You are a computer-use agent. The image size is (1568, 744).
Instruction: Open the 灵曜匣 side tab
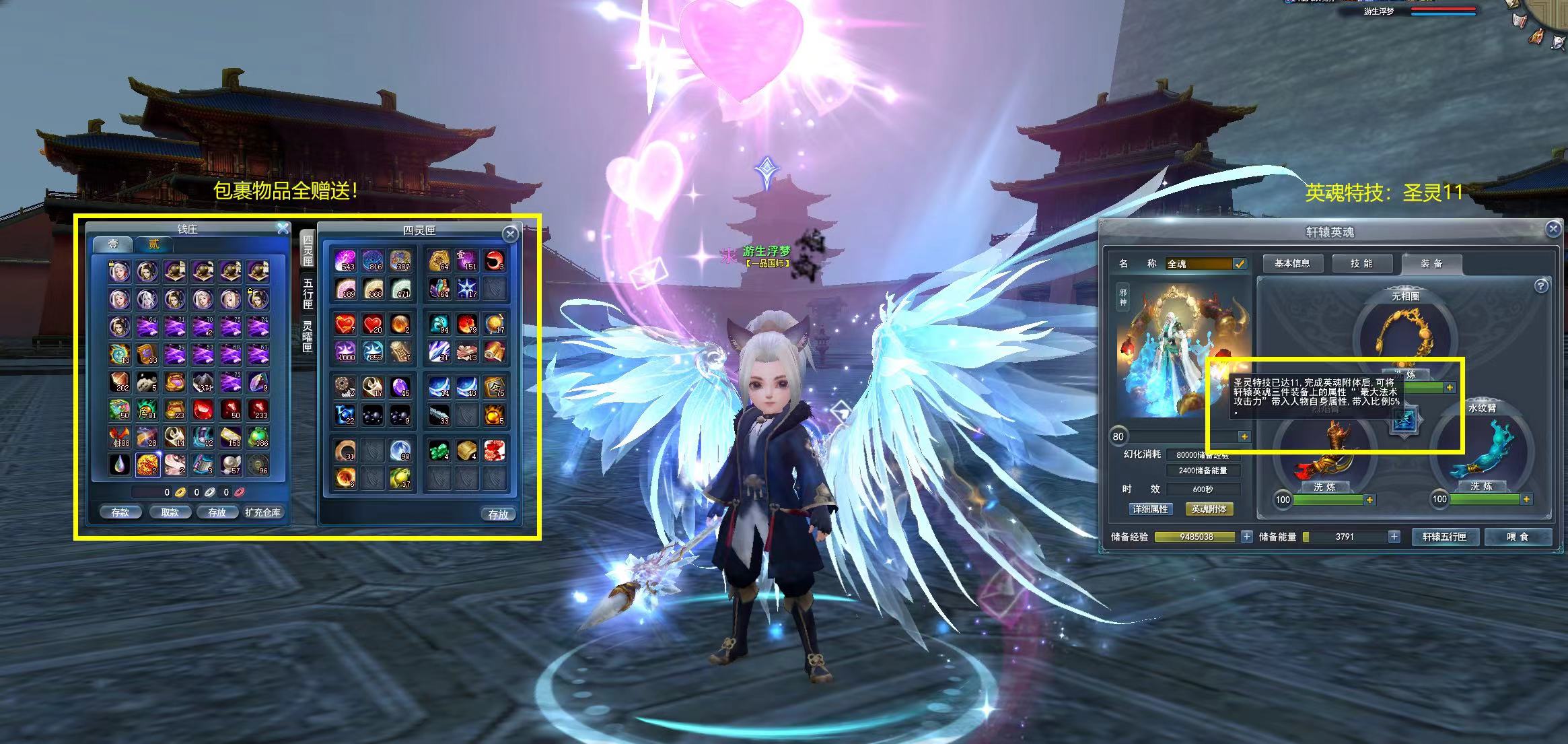coord(308,336)
